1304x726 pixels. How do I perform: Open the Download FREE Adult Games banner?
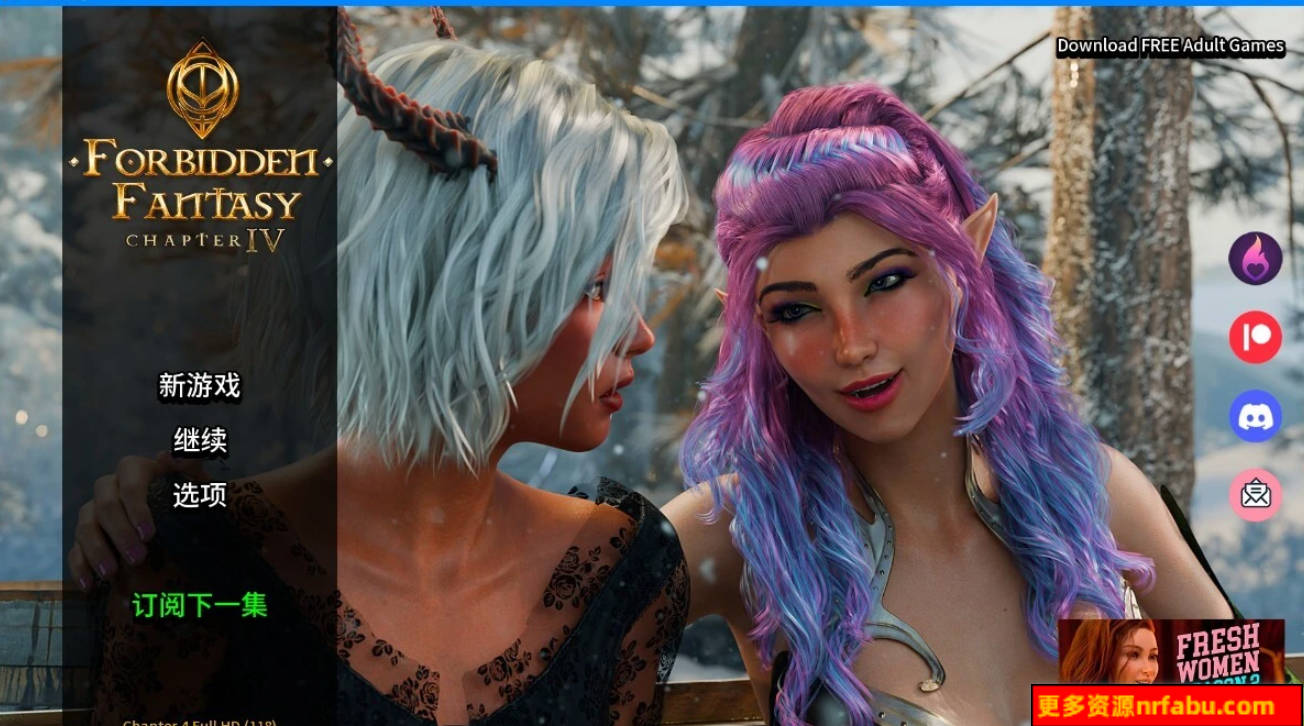[x=1170, y=46]
